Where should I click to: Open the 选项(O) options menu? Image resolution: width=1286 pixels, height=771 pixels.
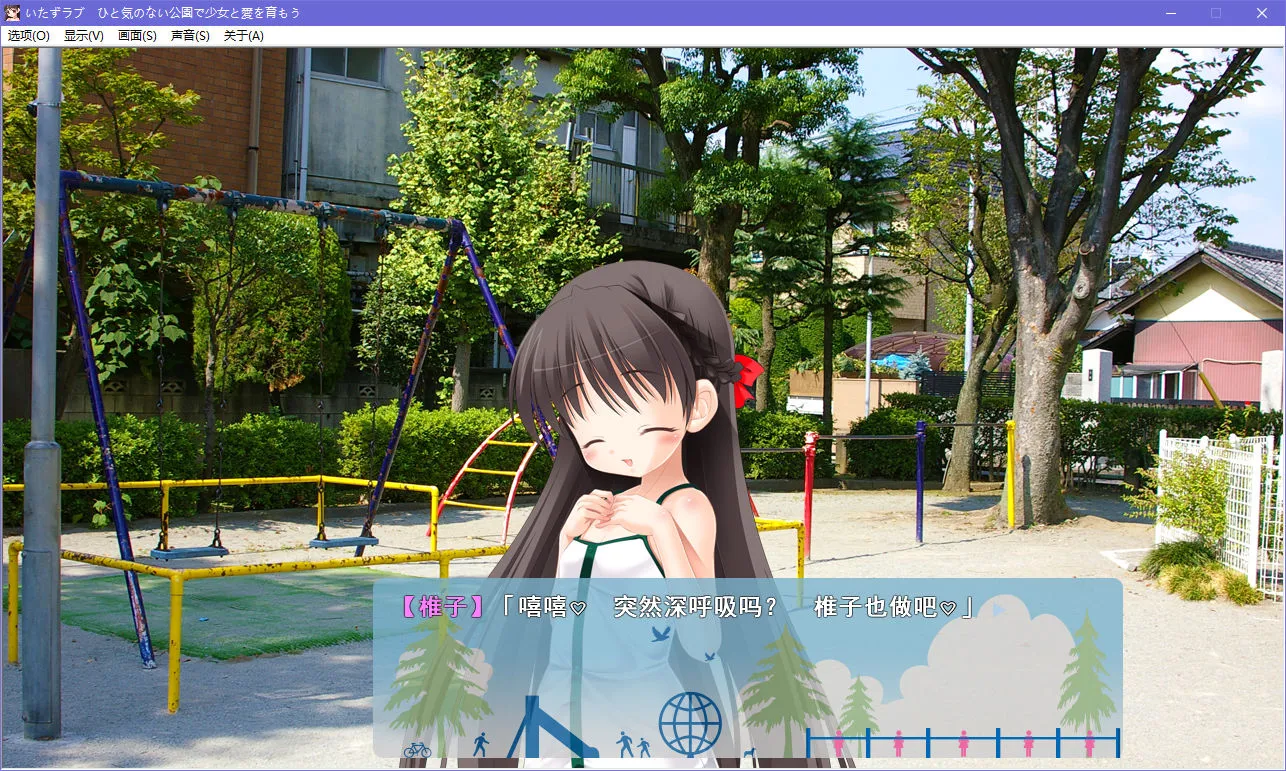[x=27, y=35]
